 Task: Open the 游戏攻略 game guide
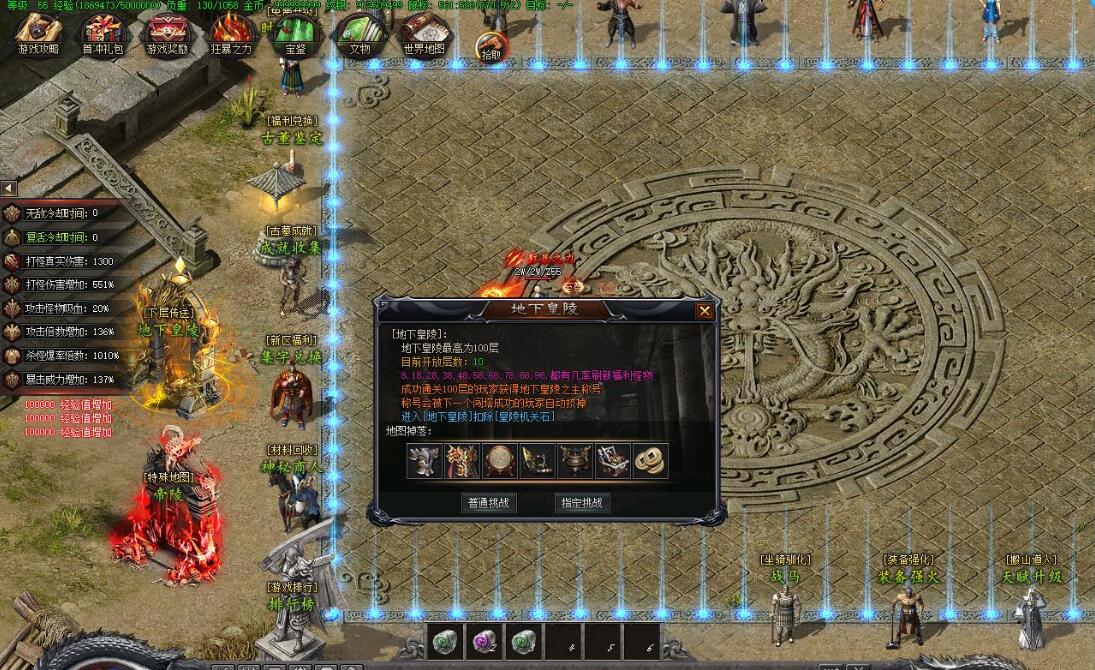point(39,34)
